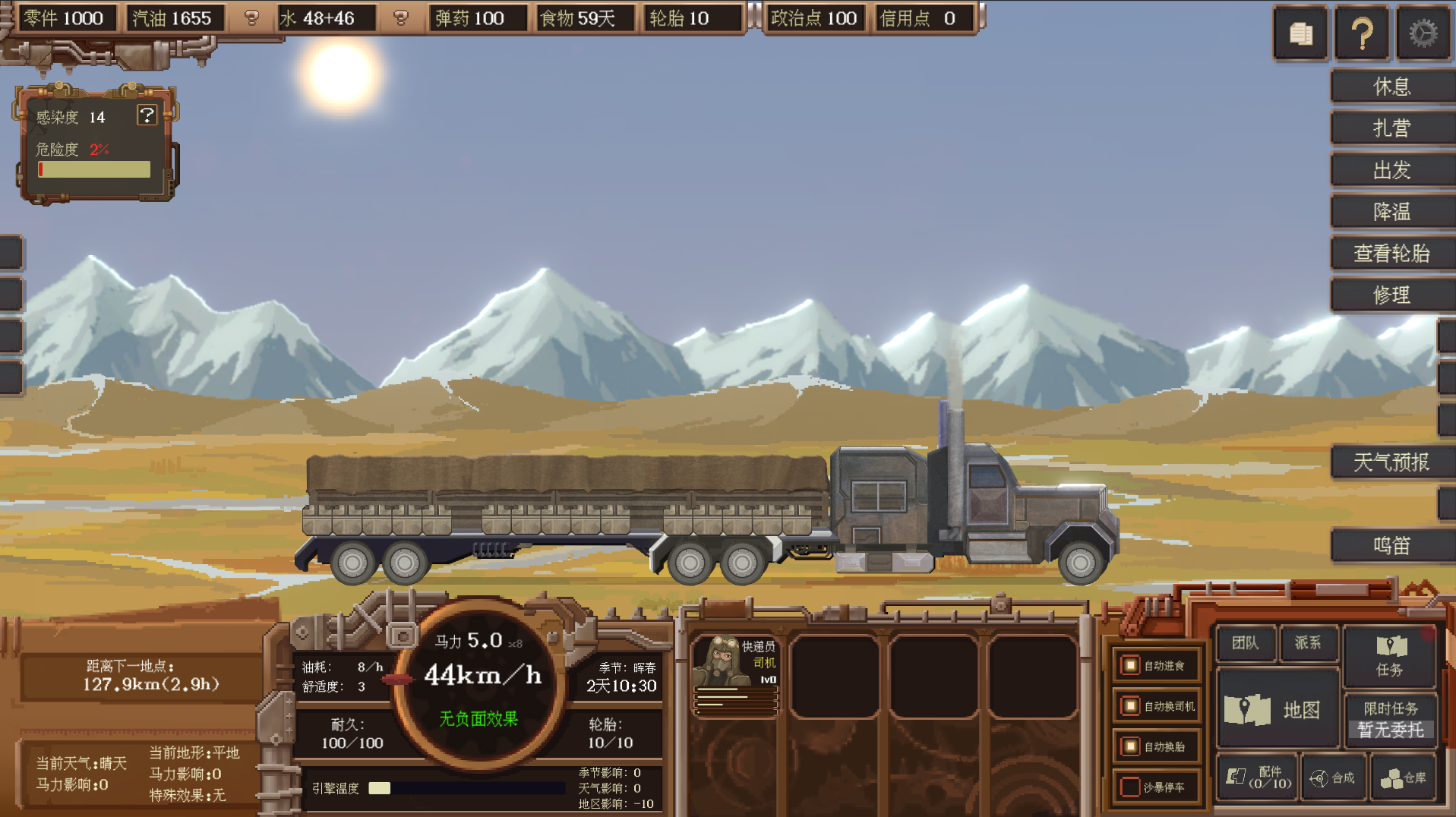
Task: Open the 任务 quest map icon
Action: click(x=1389, y=658)
